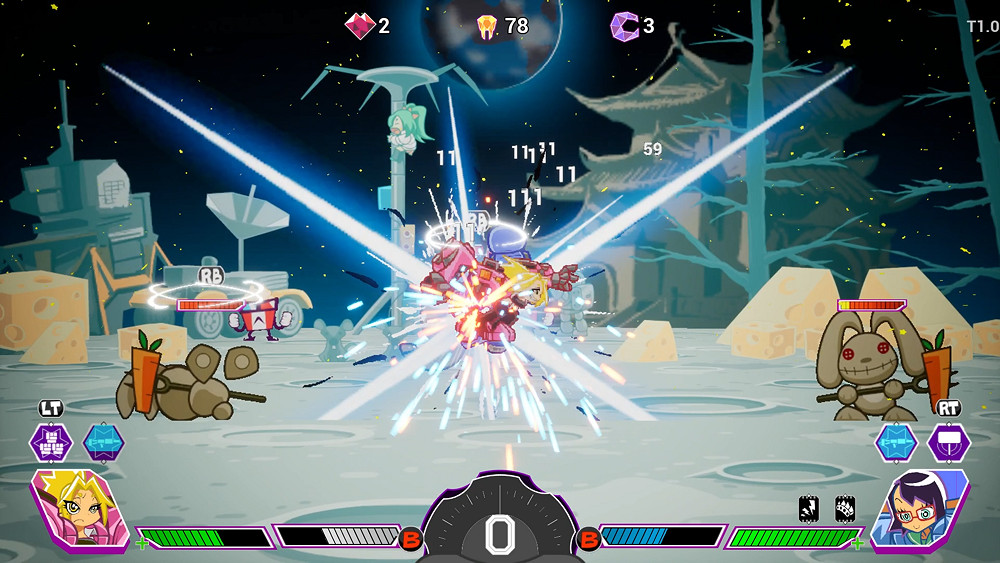Screen dimensions: 1000x563
Task: Activate the purple fist punch ability
Action: [x=51, y=442]
